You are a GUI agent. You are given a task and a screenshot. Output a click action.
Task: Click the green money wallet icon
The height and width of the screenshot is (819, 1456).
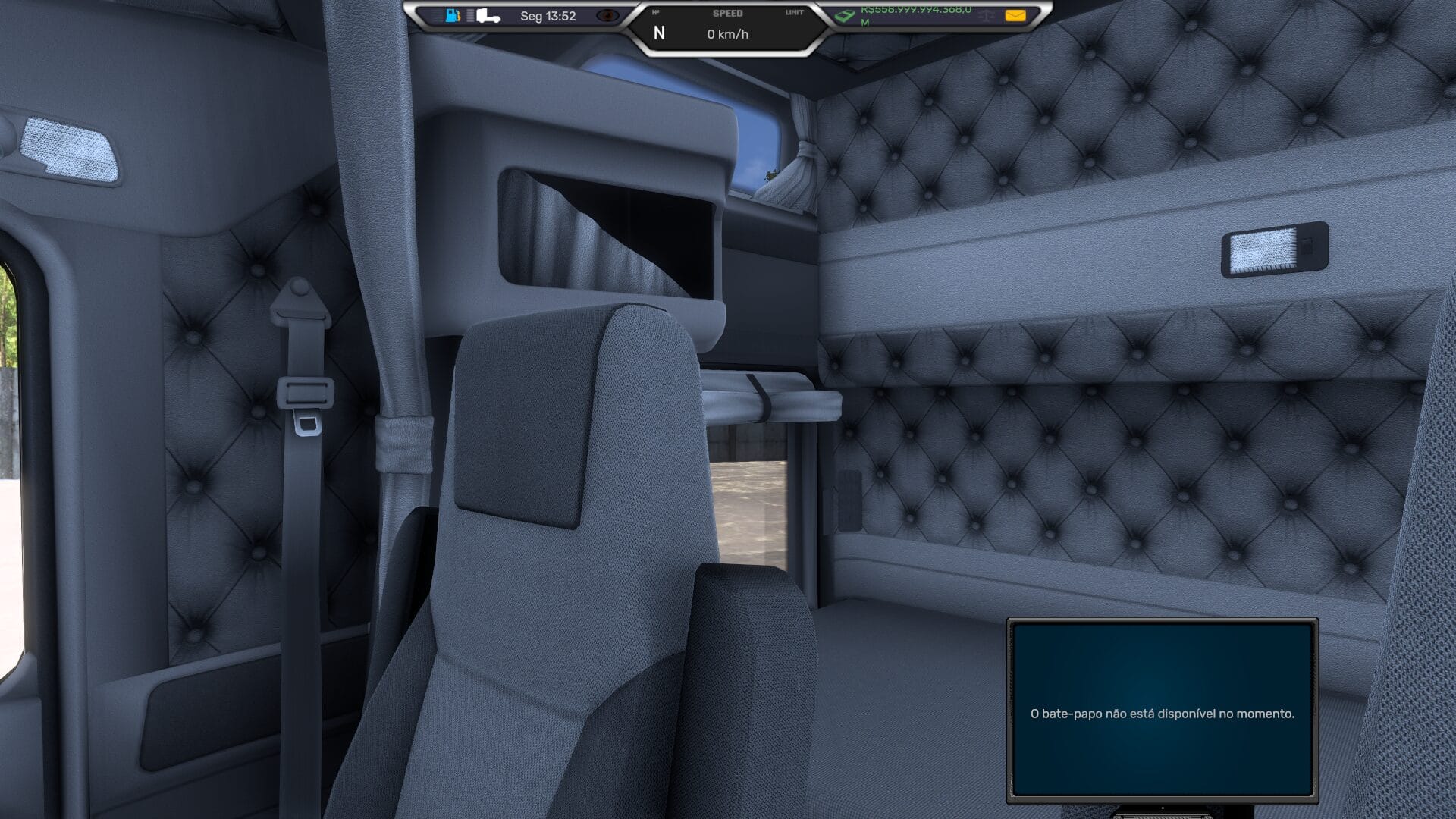coord(844,15)
